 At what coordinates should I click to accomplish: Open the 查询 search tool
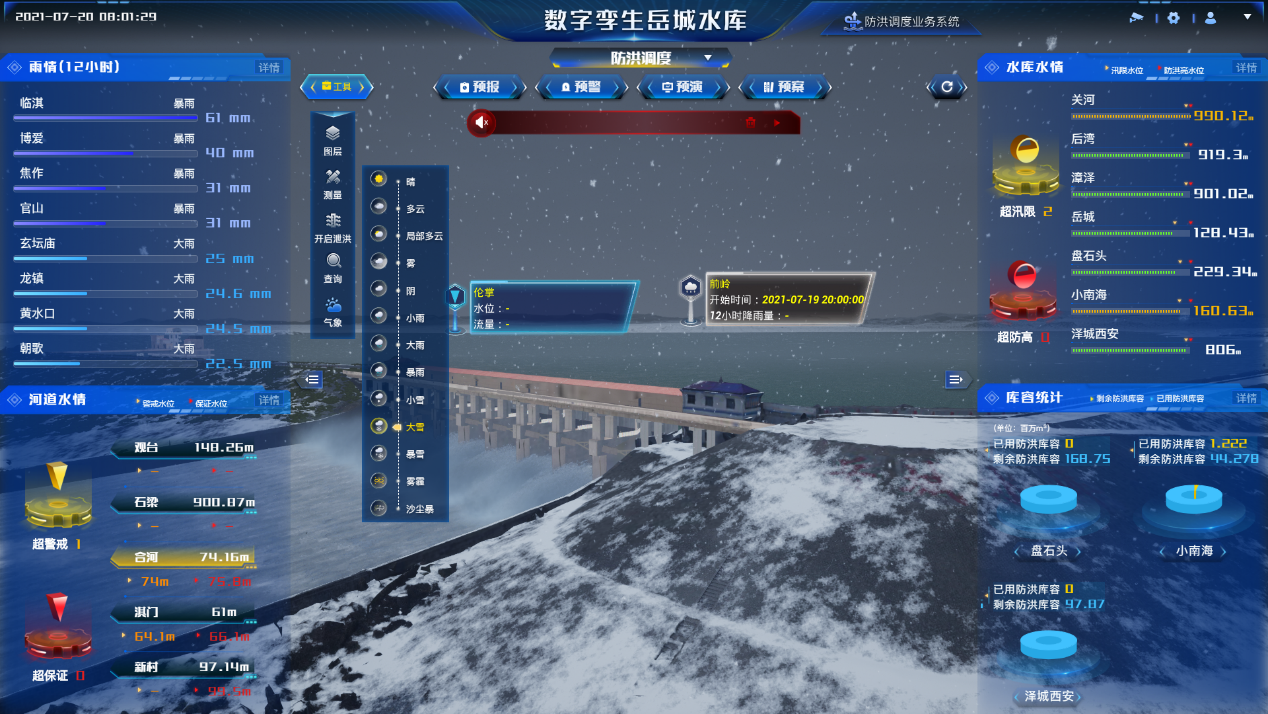point(333,268)
